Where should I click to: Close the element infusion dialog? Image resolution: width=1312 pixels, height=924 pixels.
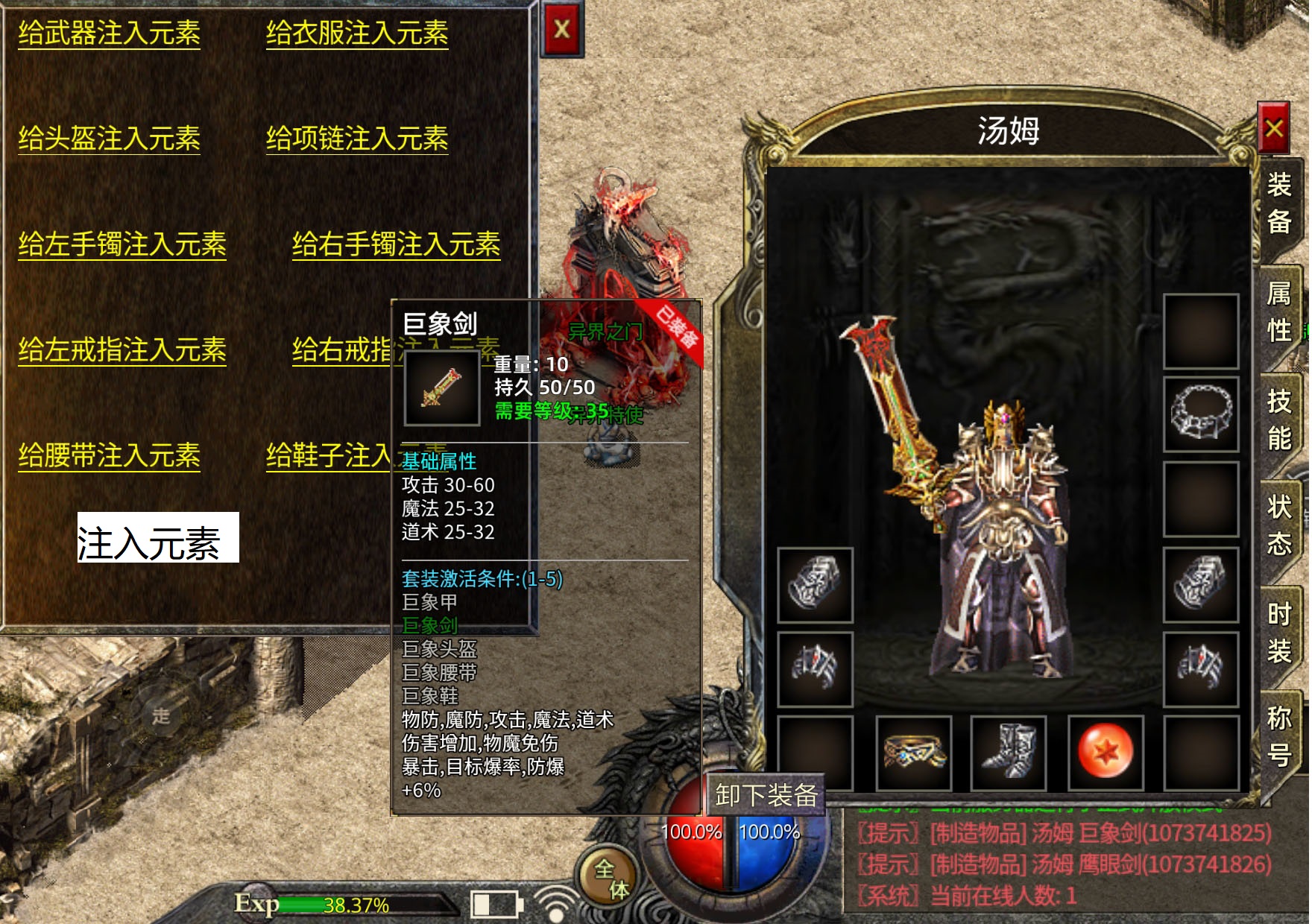tap(562, 30)
